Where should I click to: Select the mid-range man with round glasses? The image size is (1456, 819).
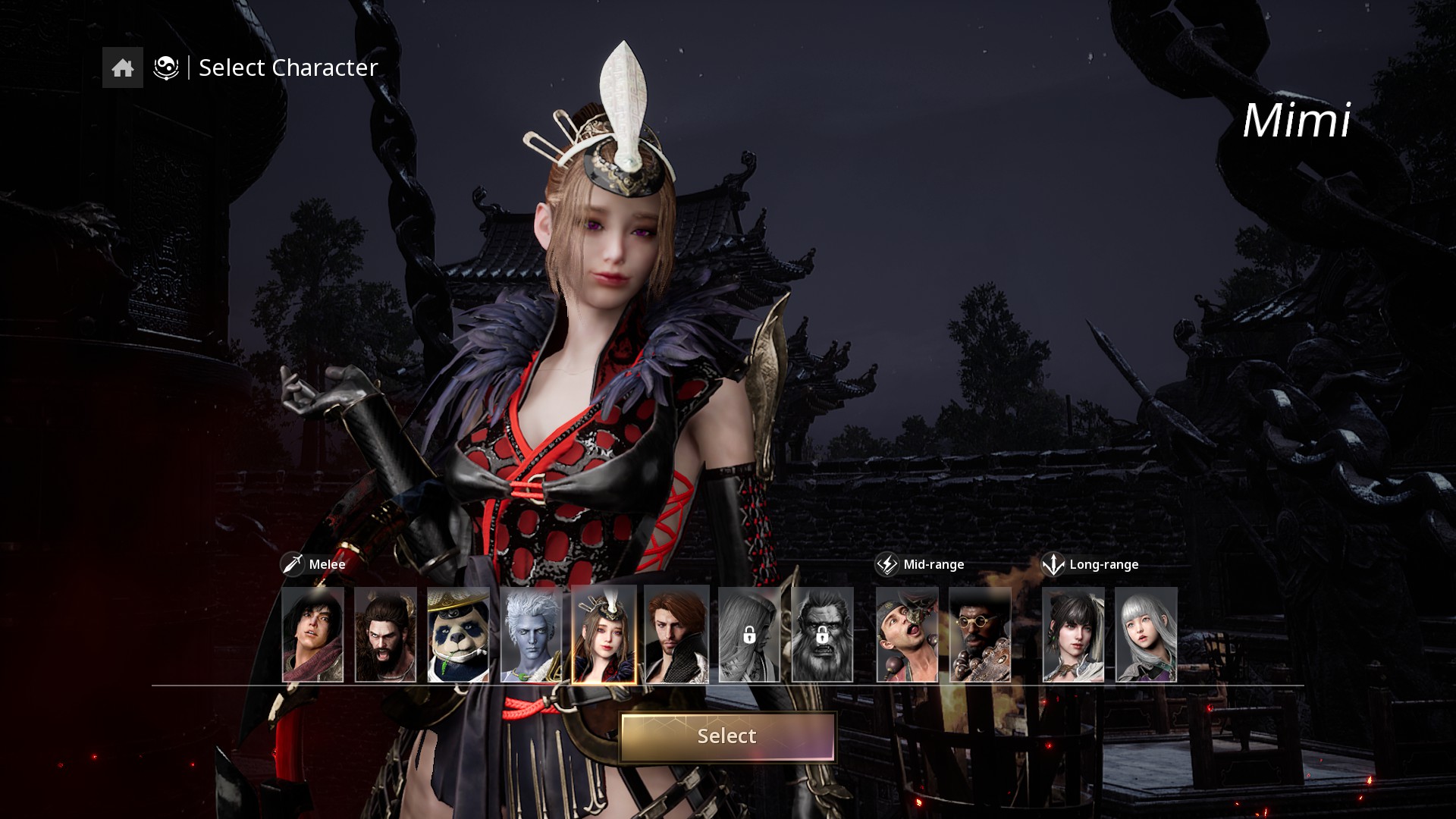click(980, 635)
